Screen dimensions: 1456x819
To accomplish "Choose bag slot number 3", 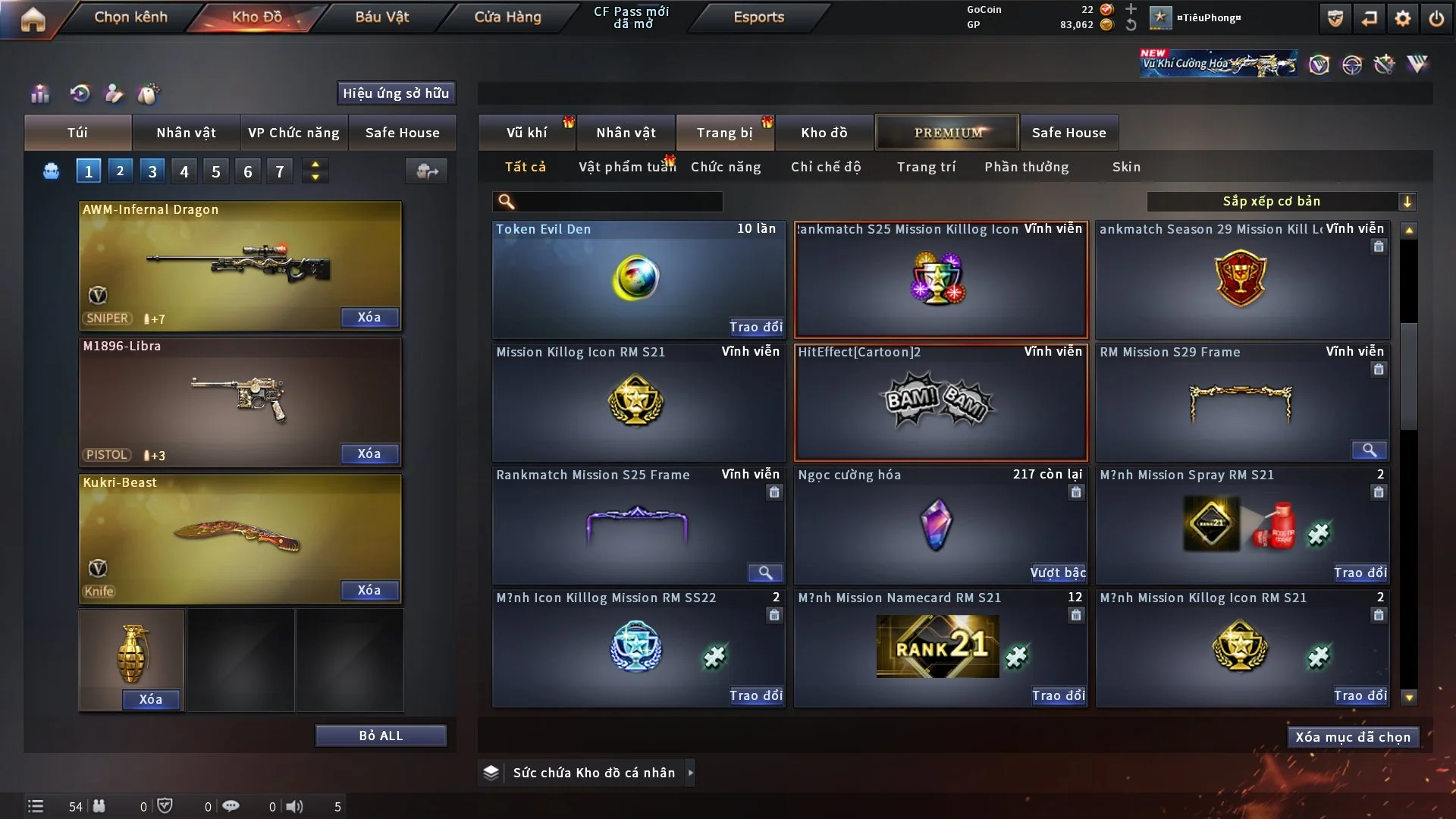I will tap(152, 171).
